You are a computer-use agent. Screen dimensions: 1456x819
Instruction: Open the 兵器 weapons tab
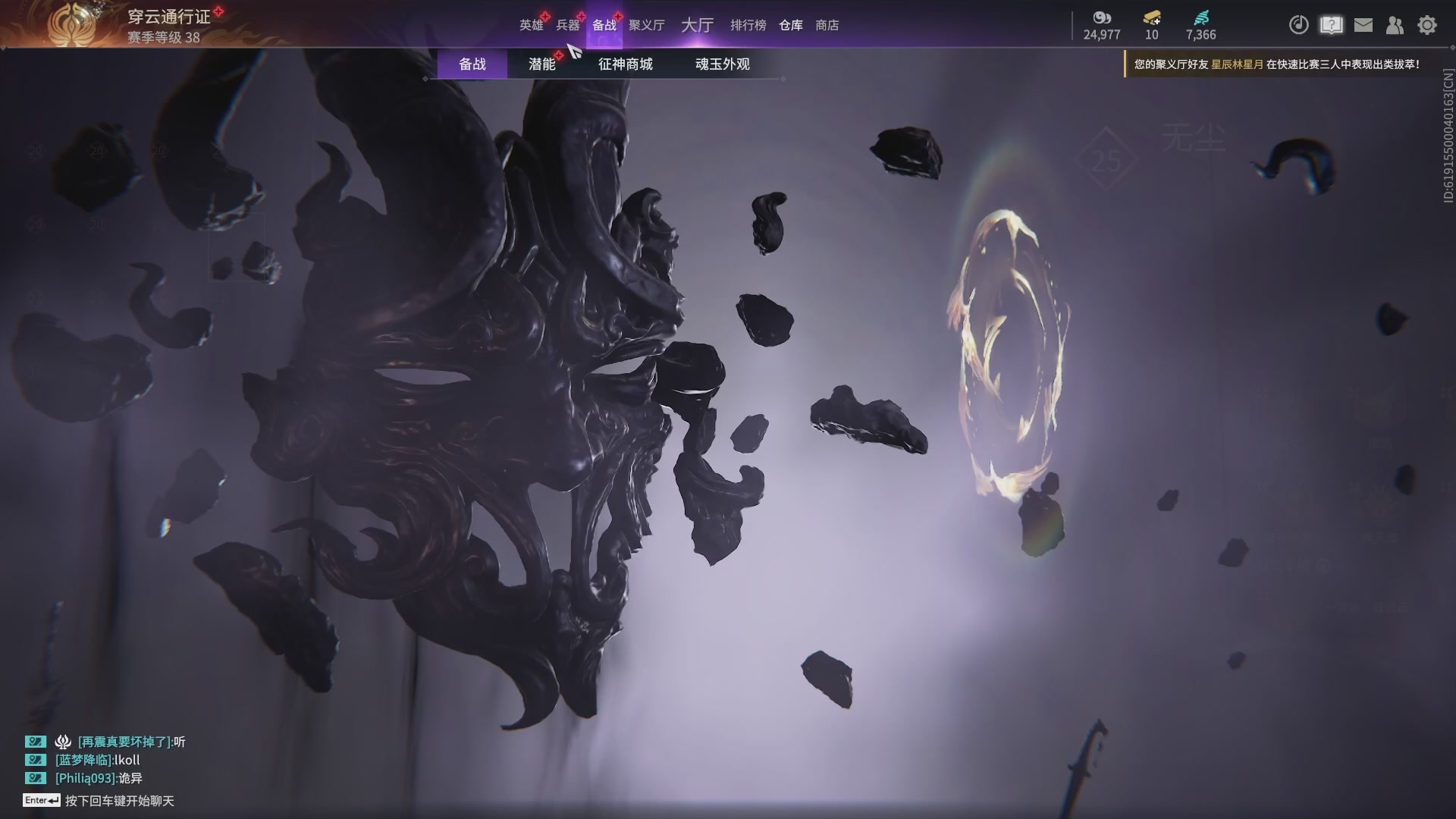coord(567,25)
